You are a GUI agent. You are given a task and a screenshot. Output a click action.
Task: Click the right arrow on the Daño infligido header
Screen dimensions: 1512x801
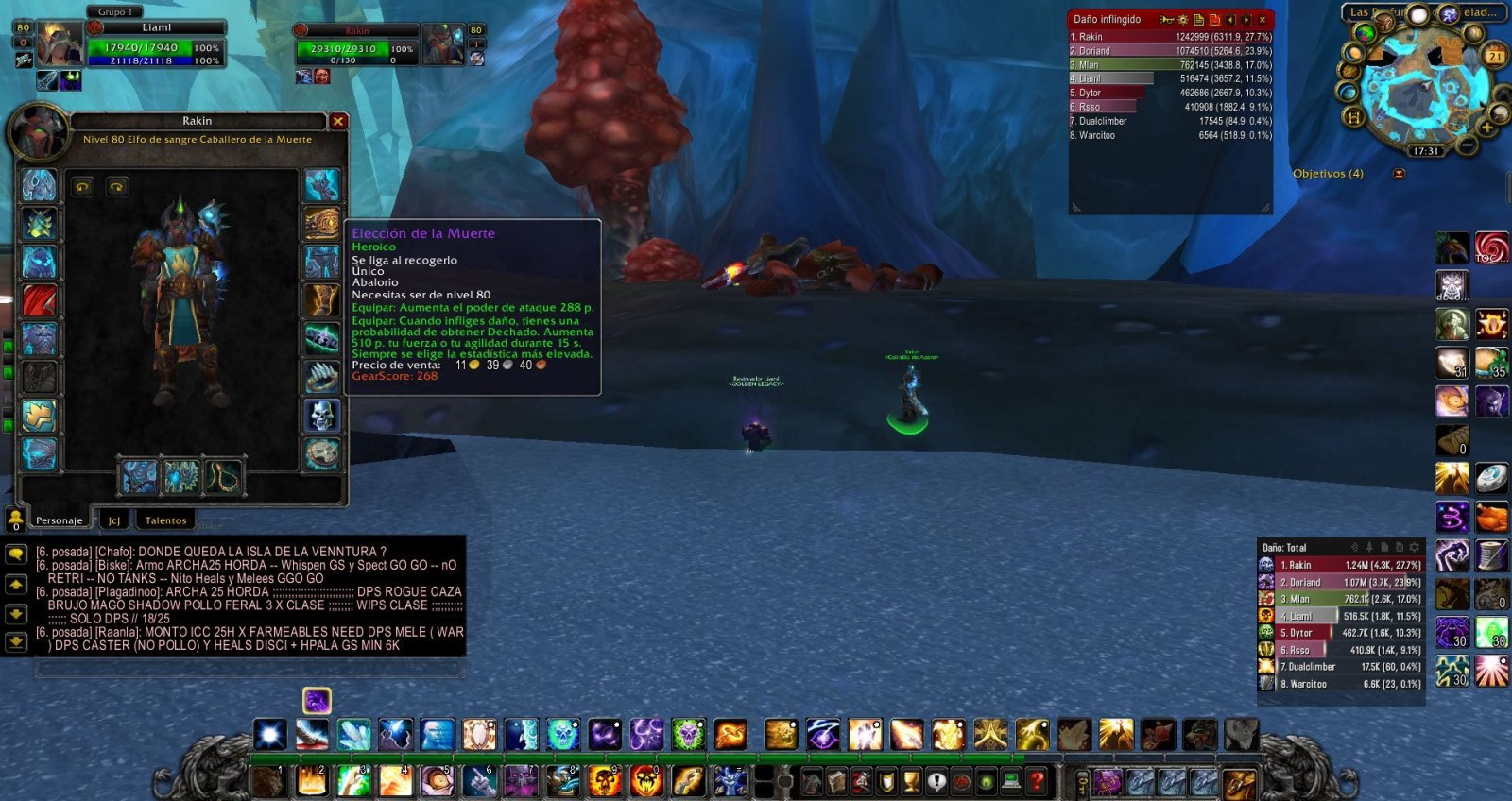(1247, 19)
